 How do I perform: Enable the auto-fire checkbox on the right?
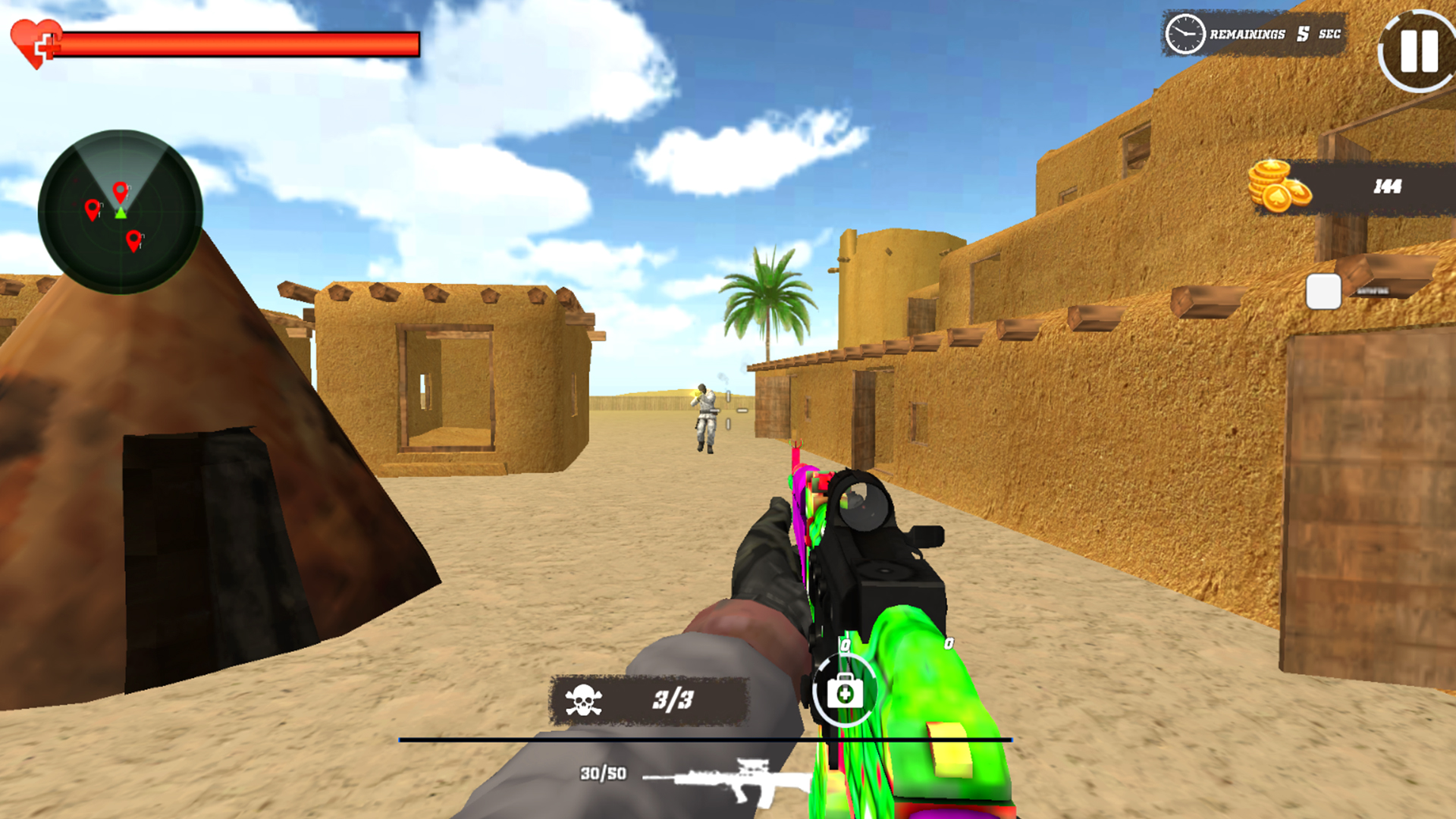1322,292
